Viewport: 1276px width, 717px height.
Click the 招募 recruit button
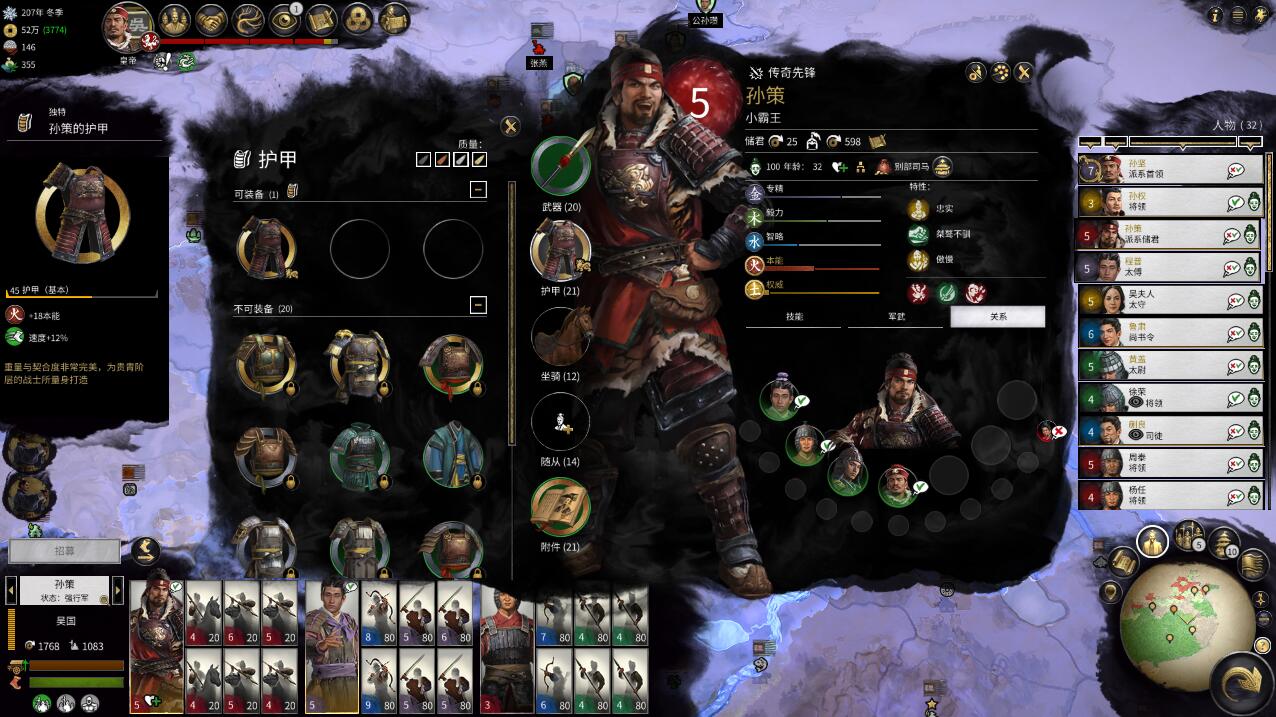tap(64, 551)
